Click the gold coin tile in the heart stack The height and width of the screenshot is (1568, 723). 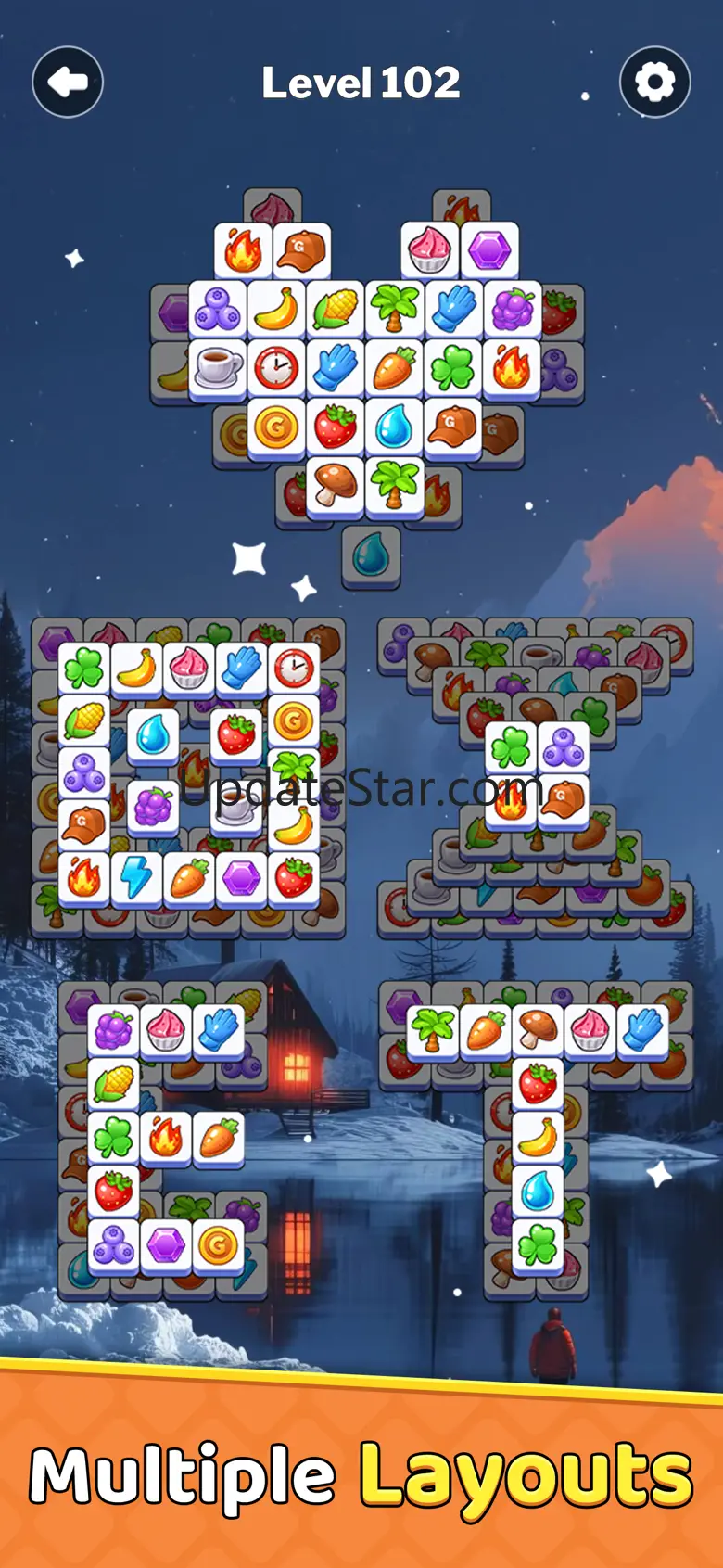[x=276, y=427]
